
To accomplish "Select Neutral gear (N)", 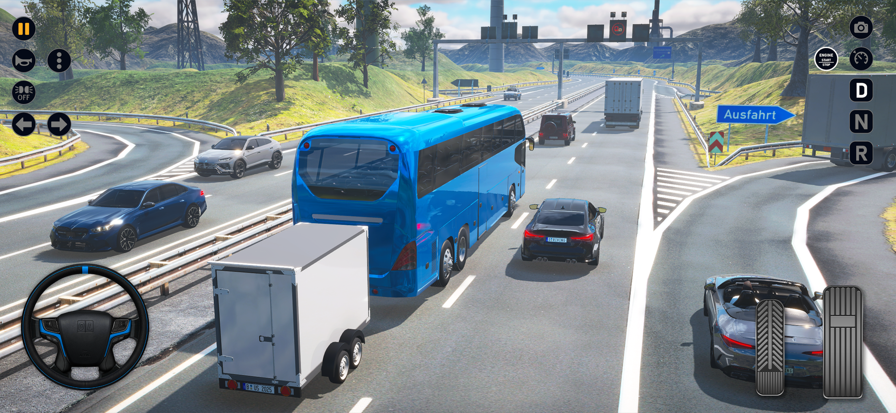I will click(861, 122).
